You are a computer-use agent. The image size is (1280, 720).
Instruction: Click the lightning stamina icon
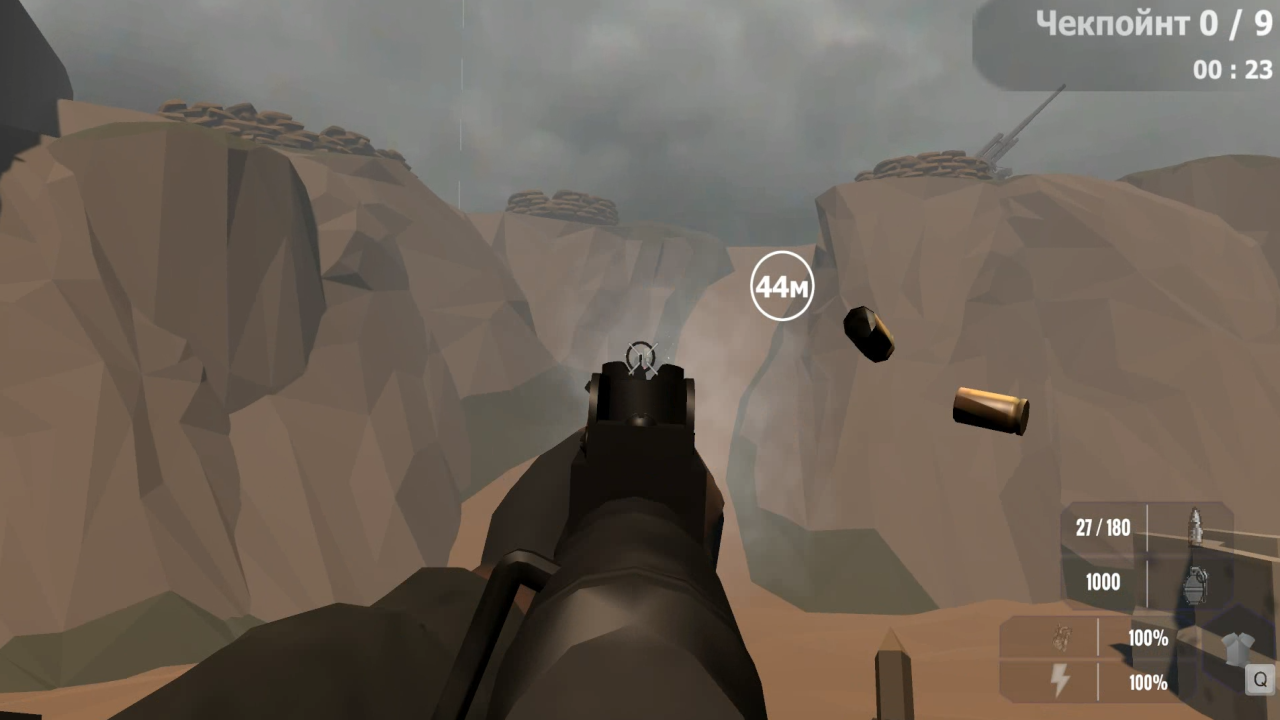click(x=1062, y=677)
